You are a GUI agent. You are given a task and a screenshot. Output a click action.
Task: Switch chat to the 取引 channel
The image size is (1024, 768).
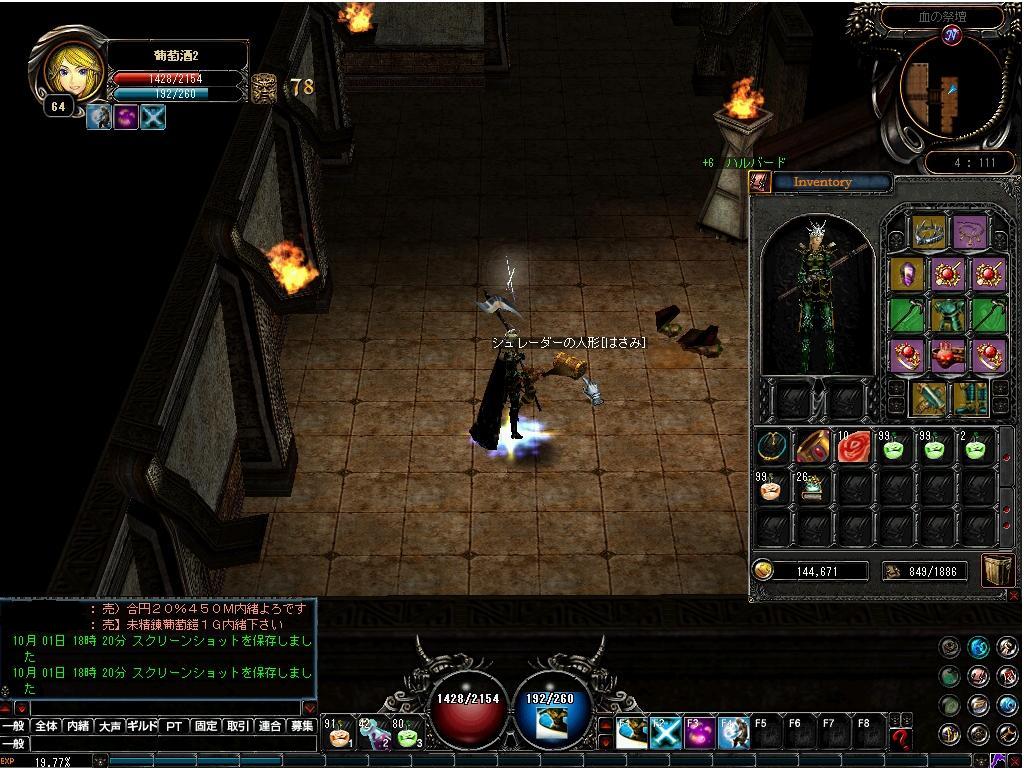(238, 727)
